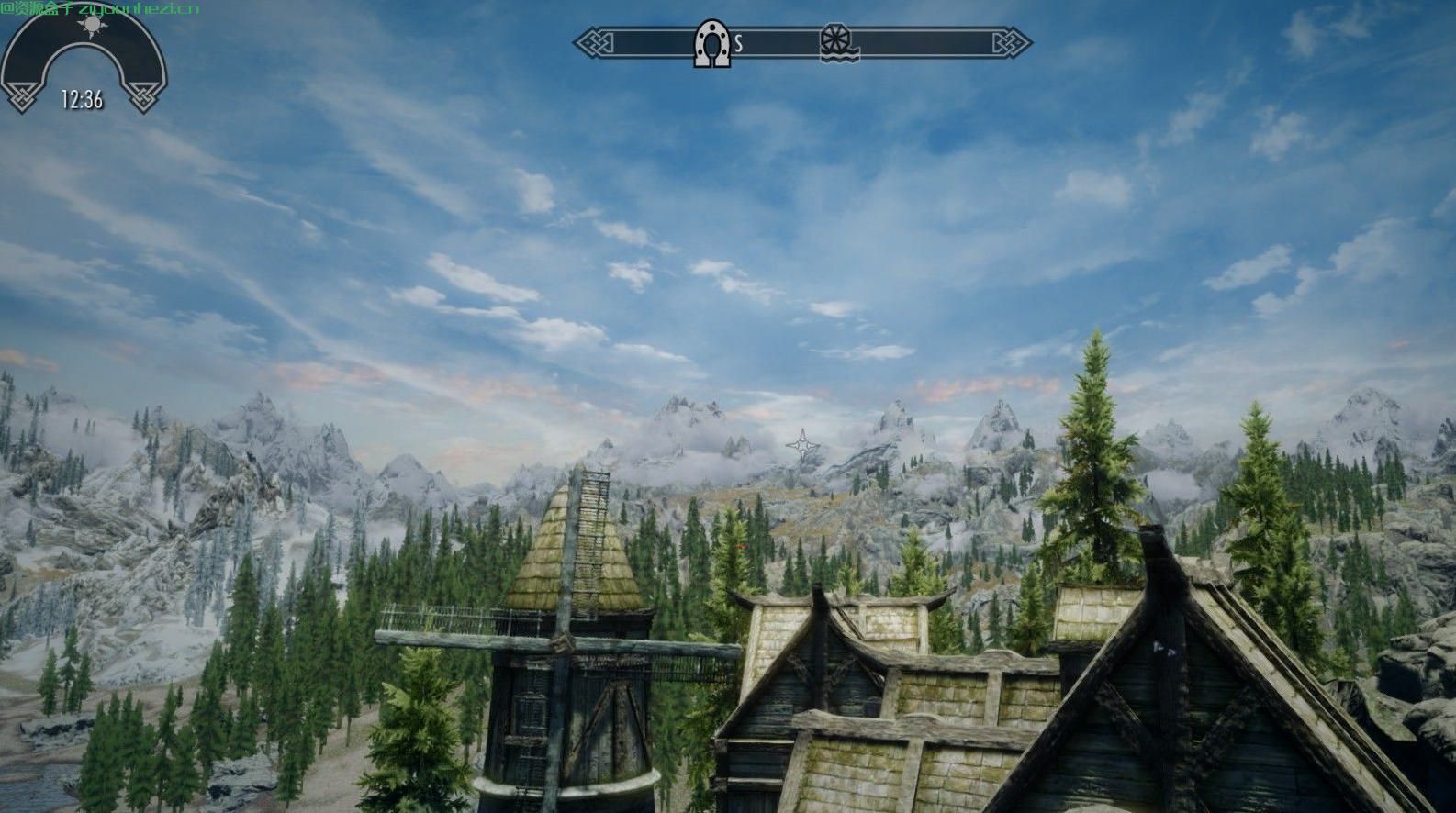Click the left knotwork end of the compass bar
1456x813 pixels.
click(x=592, y=41)
